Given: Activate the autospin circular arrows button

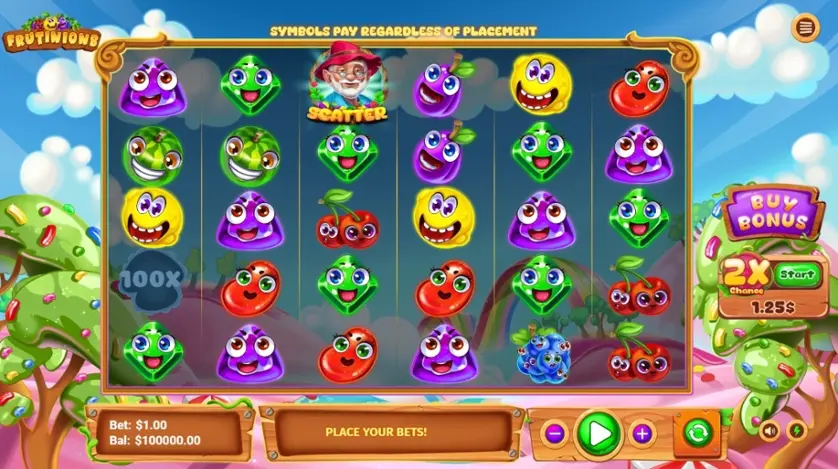Looking at the screenshot, I should point(697,433).
